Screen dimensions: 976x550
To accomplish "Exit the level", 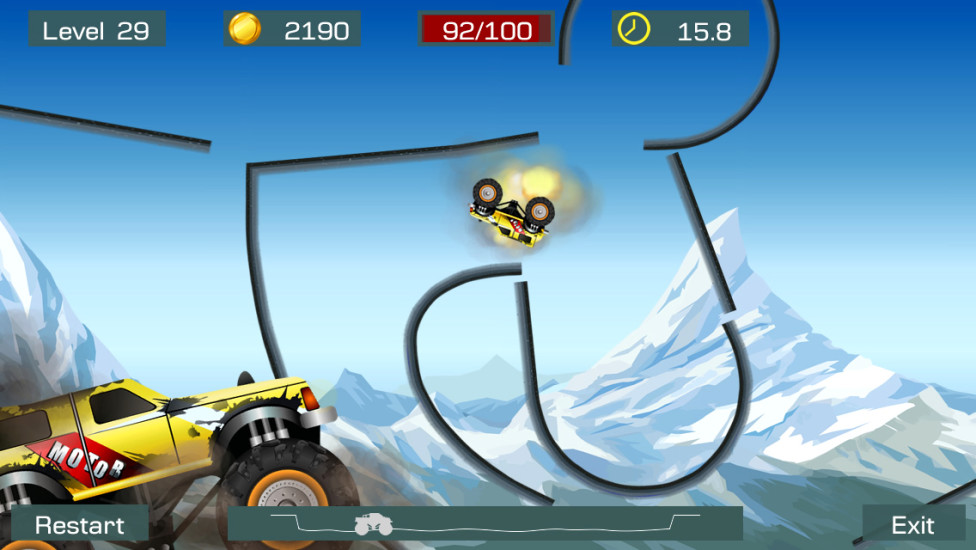I will point(912,525).
